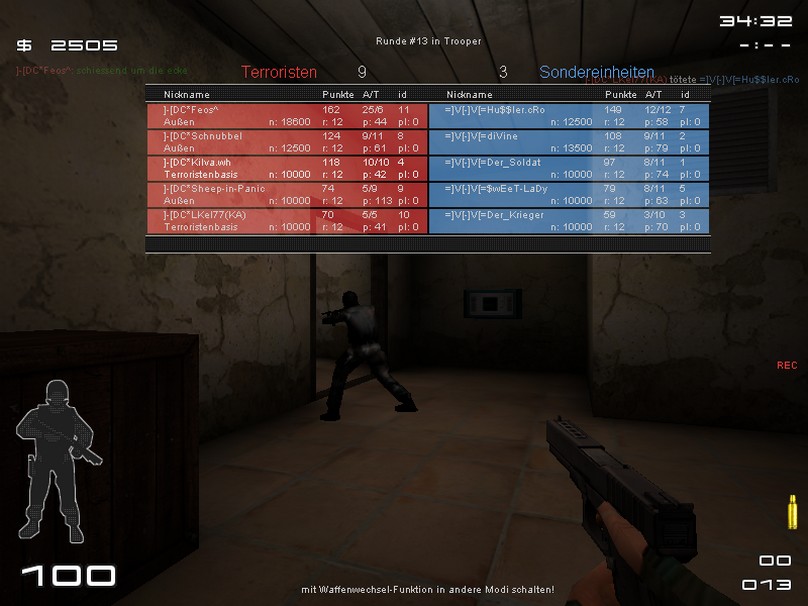Choose ]-[DC*Sheep-in-Panic from the Terroristen list
The image size is (808, 606).
pos(287,194)
